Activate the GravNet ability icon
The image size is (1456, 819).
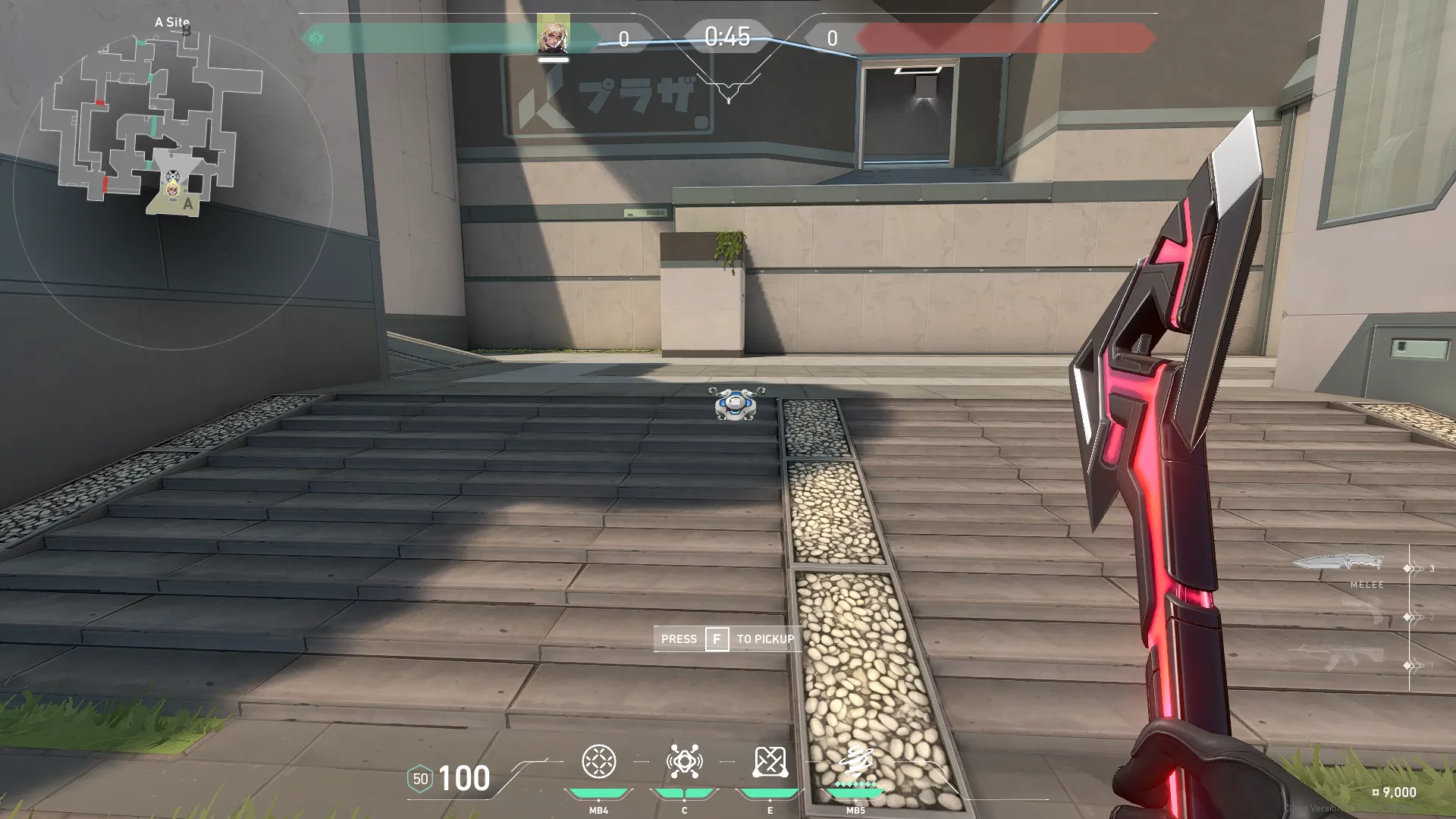click(x=598, y=762)
